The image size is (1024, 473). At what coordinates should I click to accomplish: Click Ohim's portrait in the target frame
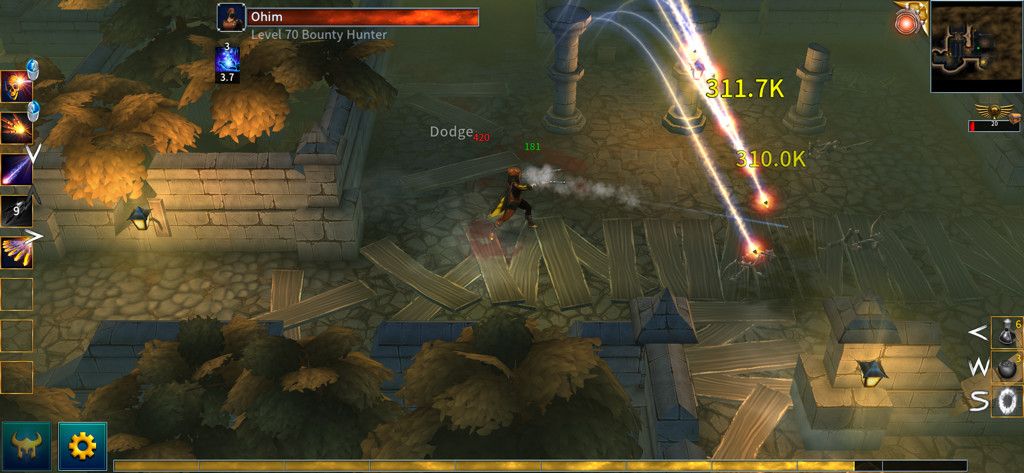231,17
